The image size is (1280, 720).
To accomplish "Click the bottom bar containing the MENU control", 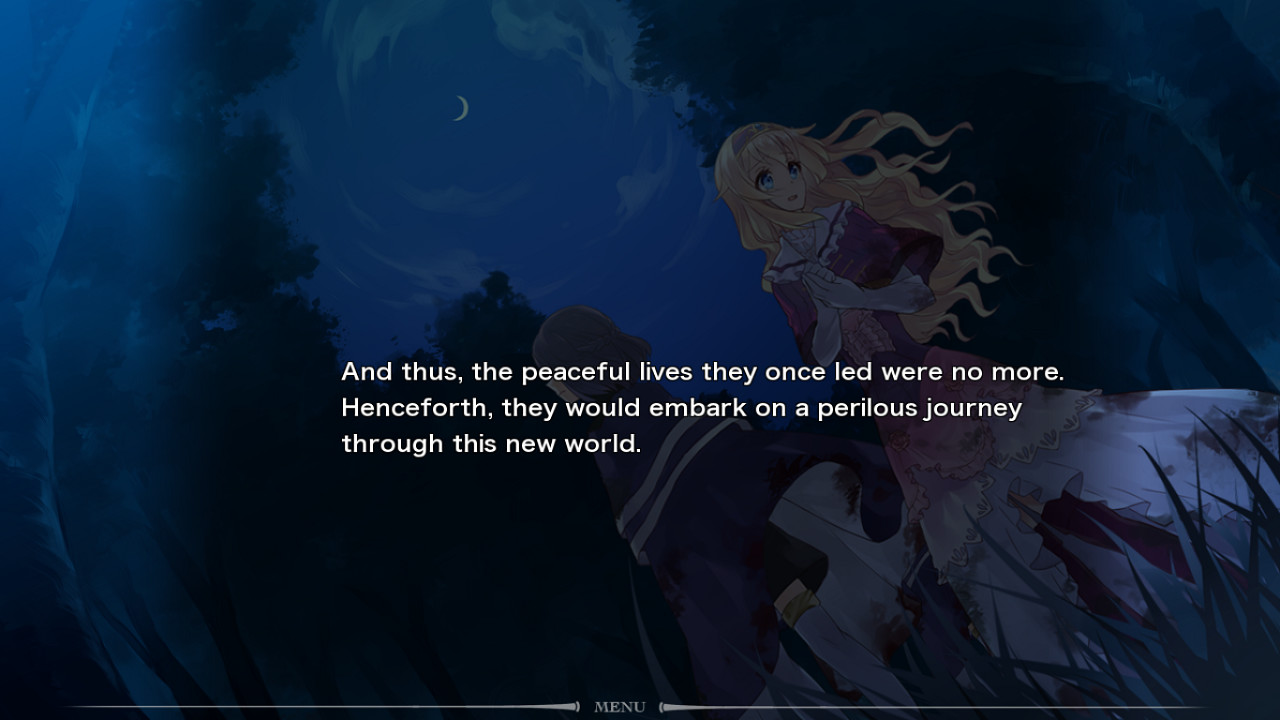I will (640, 706).
